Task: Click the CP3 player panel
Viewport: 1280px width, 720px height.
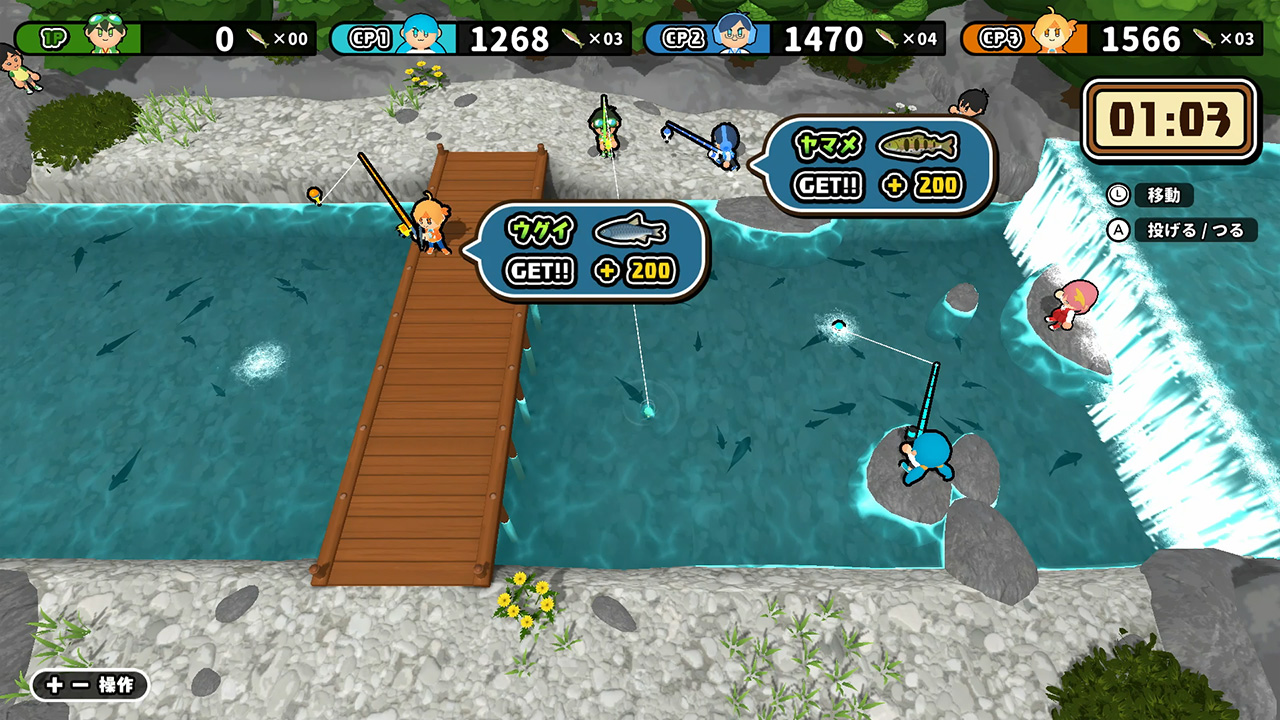Action: pyautogui.click(x=1110, y=38)
